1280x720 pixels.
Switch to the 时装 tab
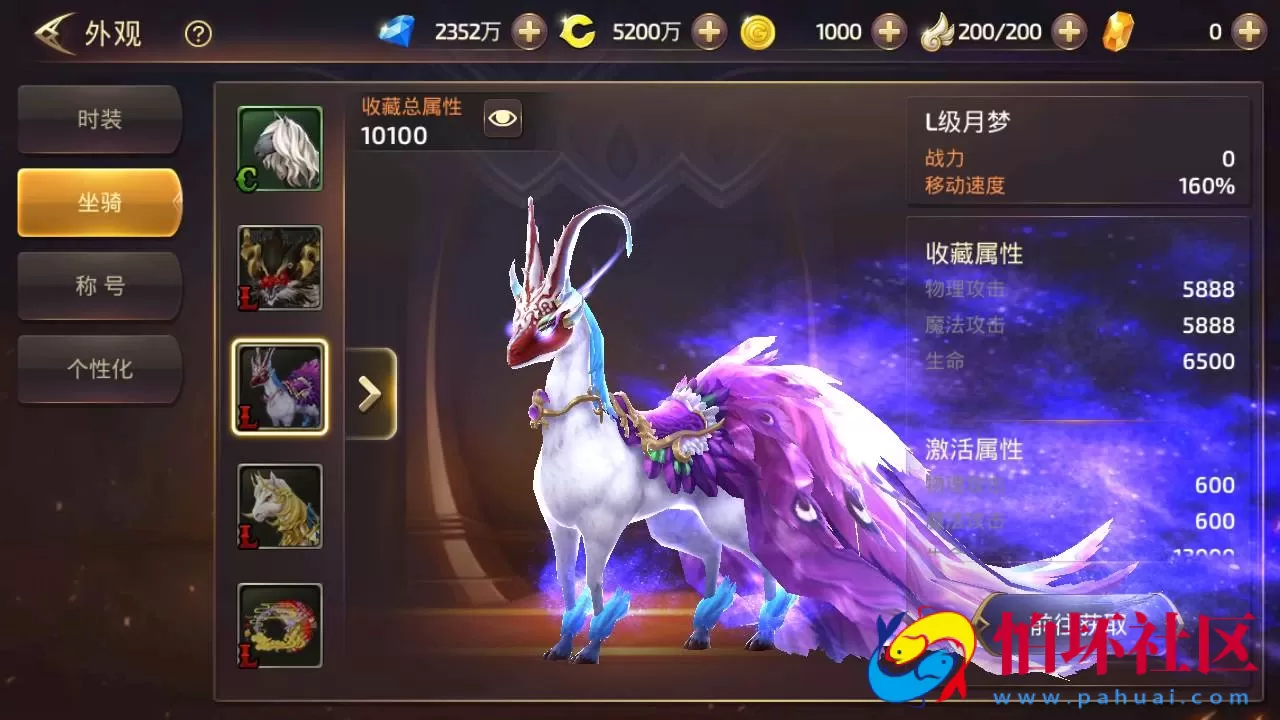(99, 118)
